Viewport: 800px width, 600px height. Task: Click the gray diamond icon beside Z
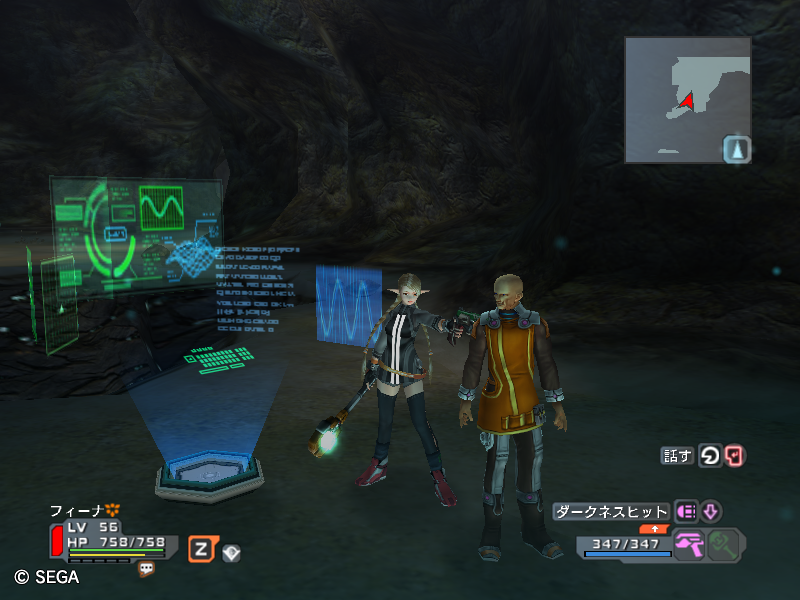(231, 551)
